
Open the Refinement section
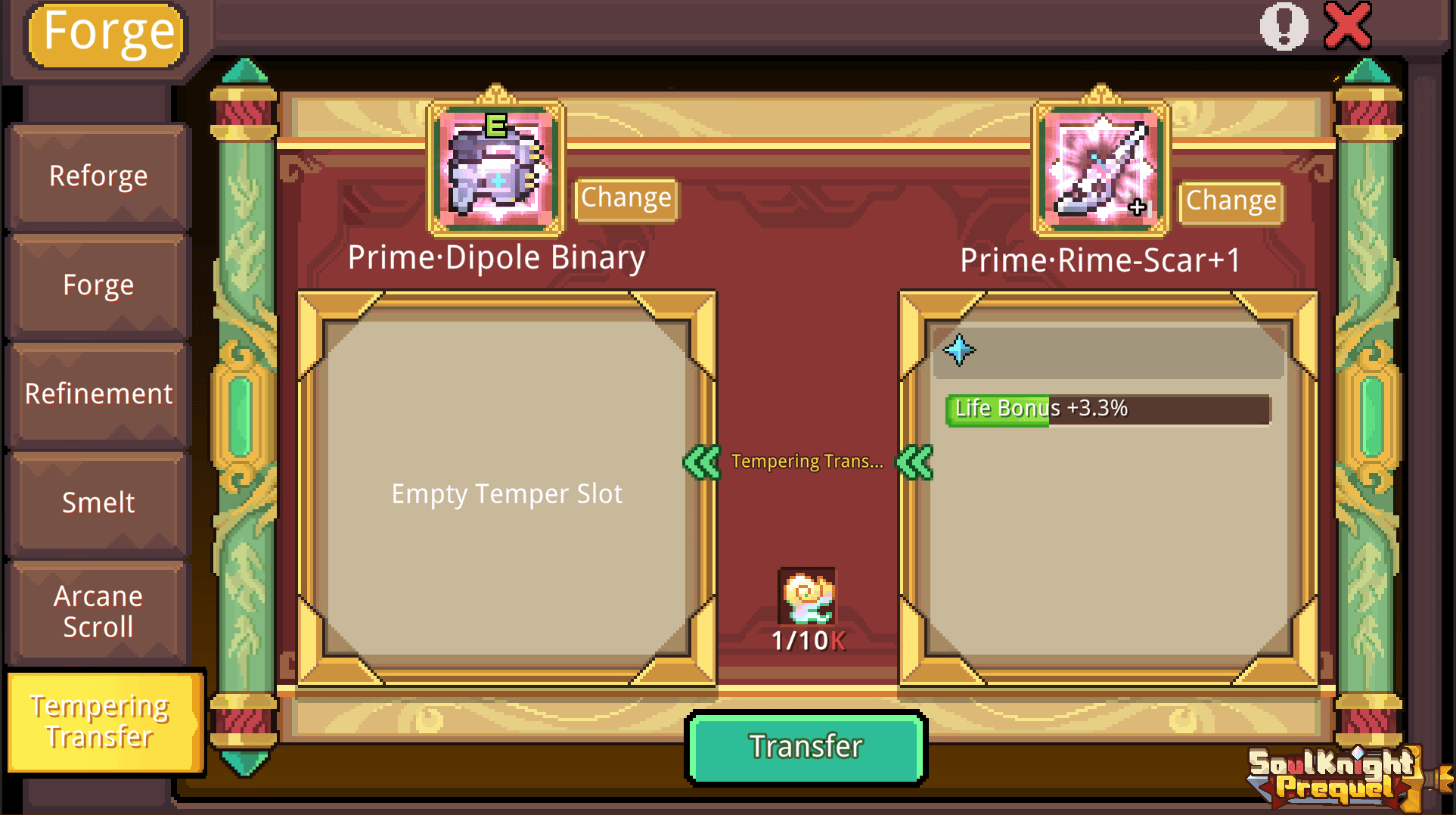[98, 394]
